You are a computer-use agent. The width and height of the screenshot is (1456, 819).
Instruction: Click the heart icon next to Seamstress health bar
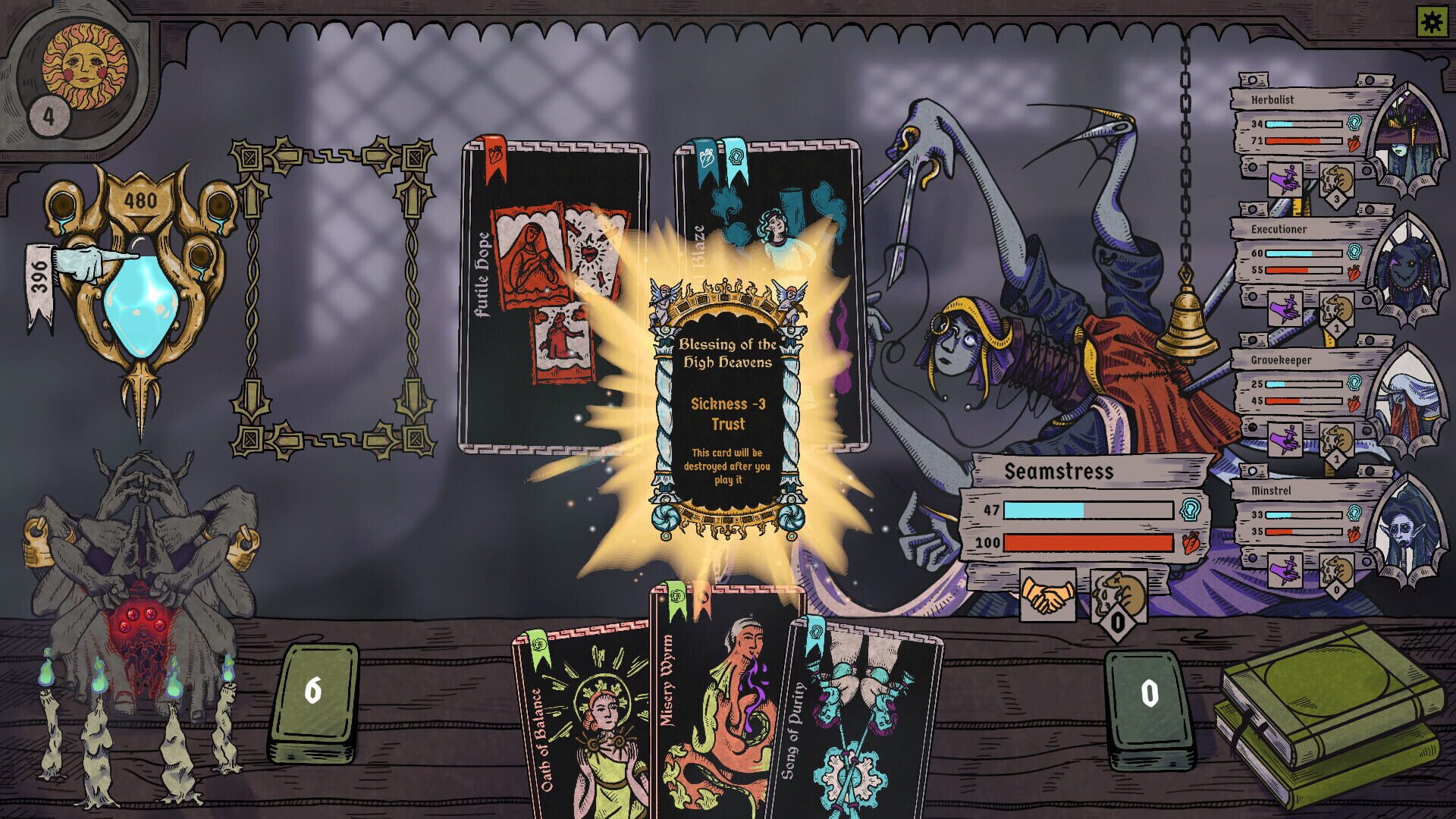point(1191,543)
